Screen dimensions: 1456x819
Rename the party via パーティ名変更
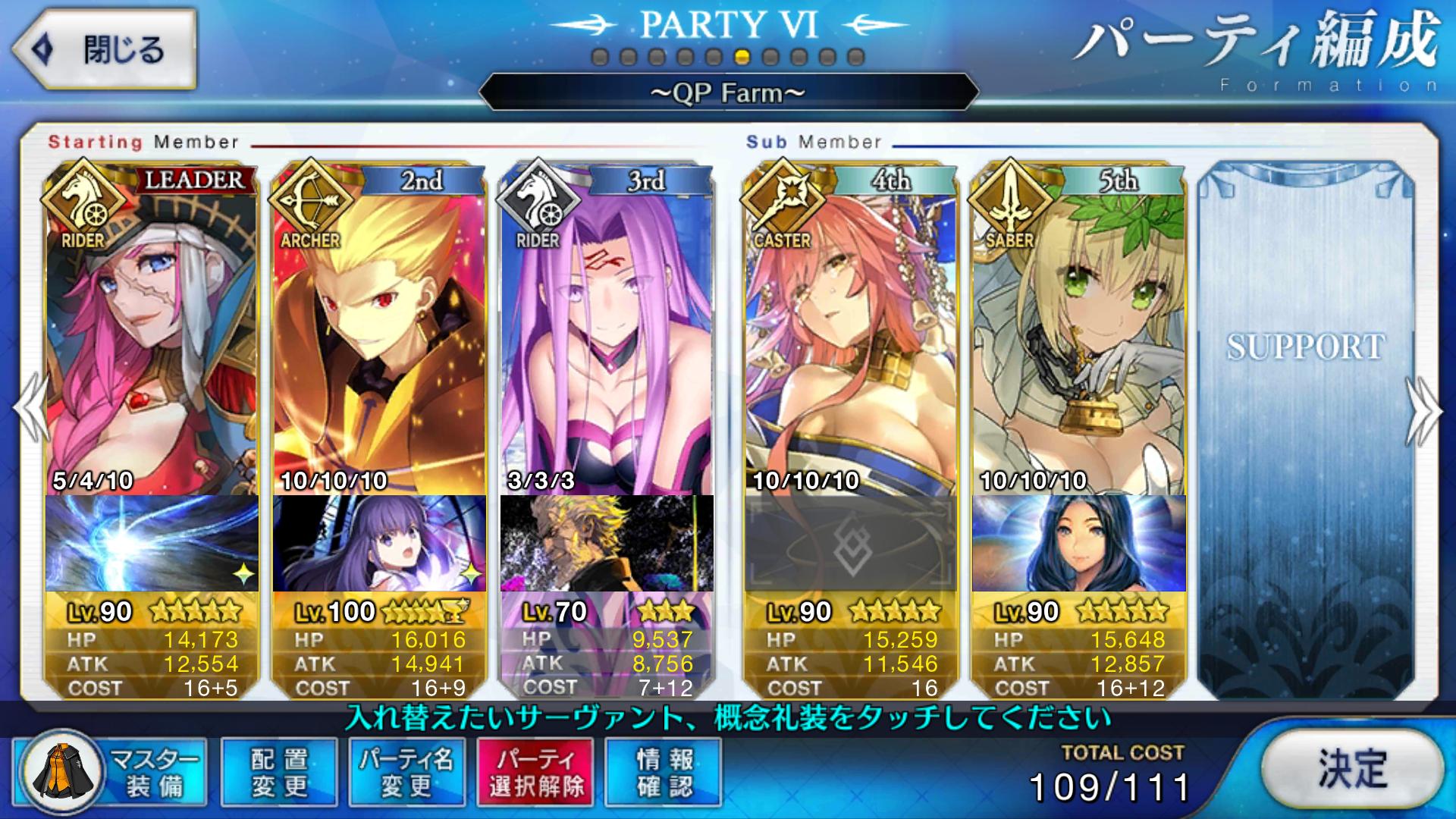click(407, 772)
